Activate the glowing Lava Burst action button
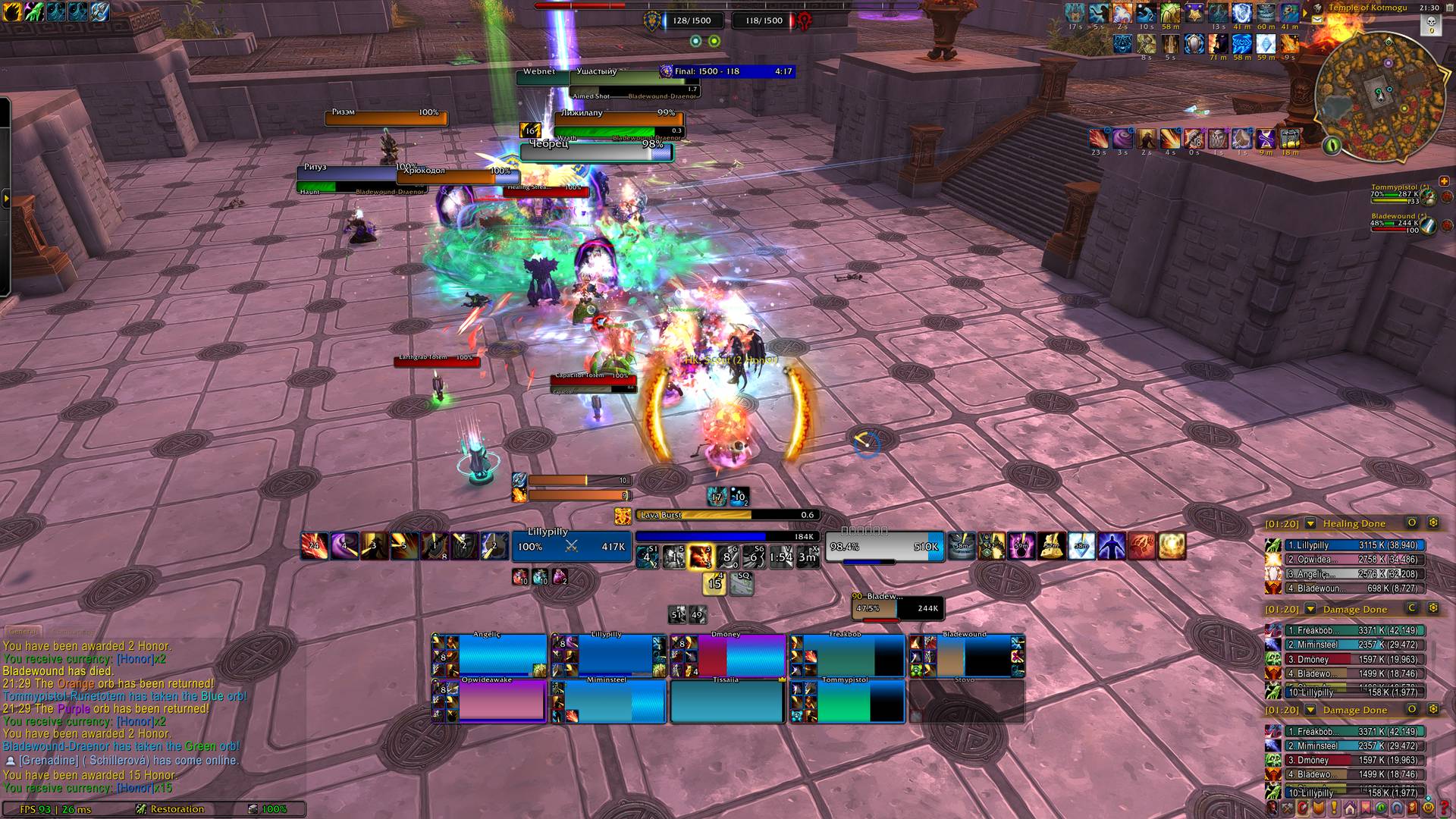Viewport: 1456px width, 819px height. 699,557
